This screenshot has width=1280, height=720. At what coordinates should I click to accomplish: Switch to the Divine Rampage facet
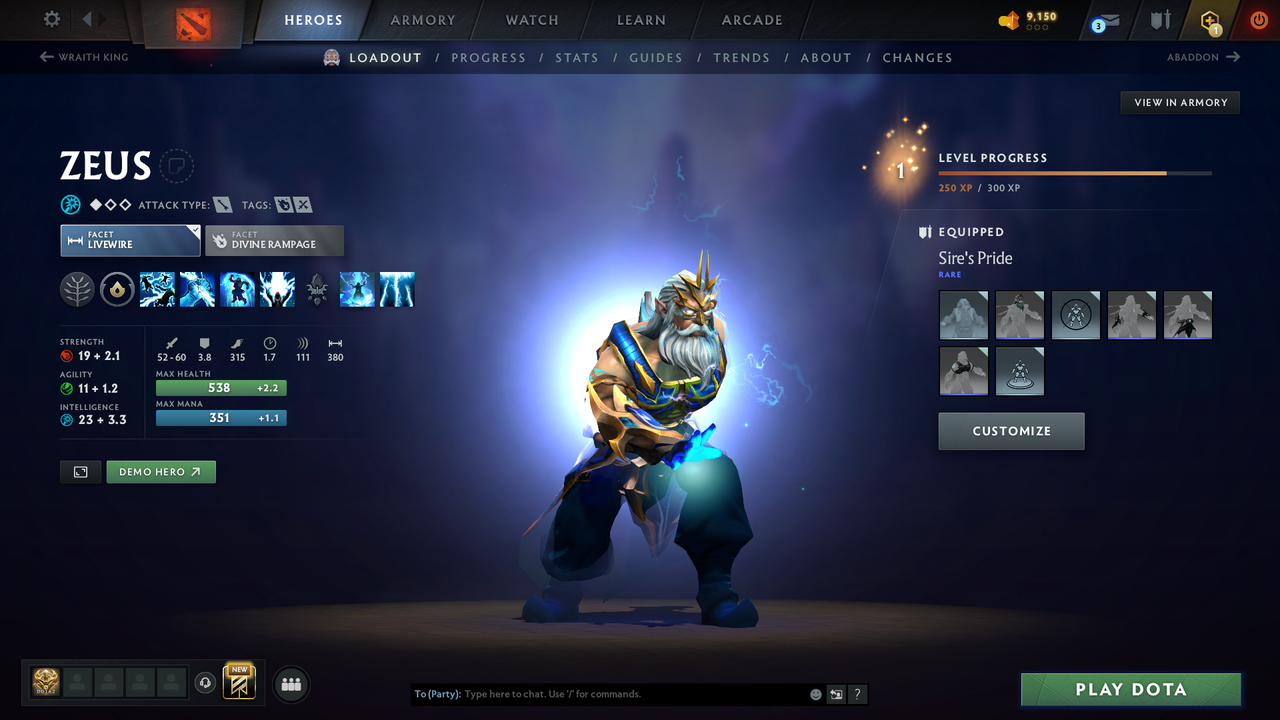click(x=274, y=240)
